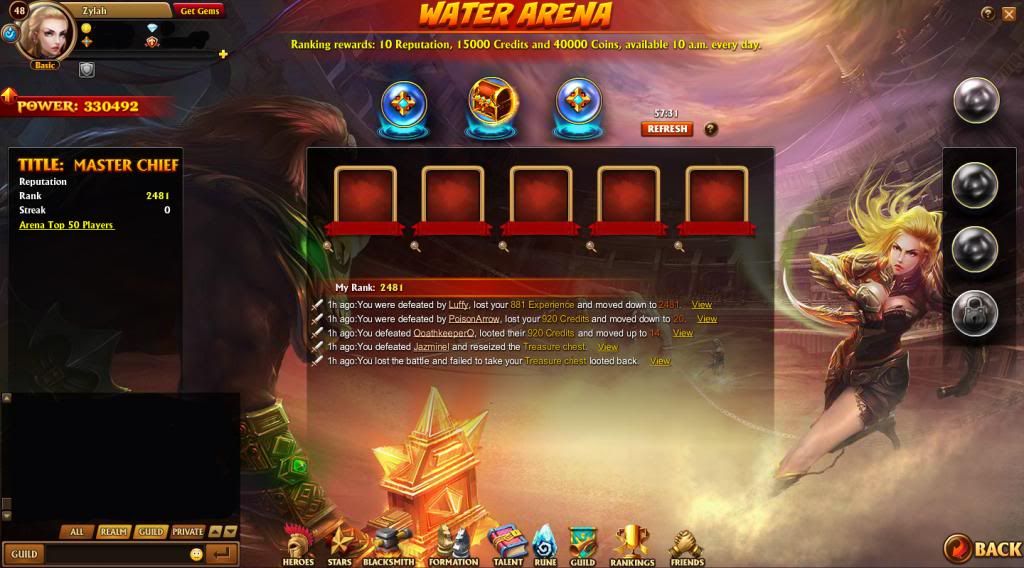Image resolution: width=1024 pixels, height=568 pixels.
Task: Click the locked orb slot
Action: click(974, 313)
